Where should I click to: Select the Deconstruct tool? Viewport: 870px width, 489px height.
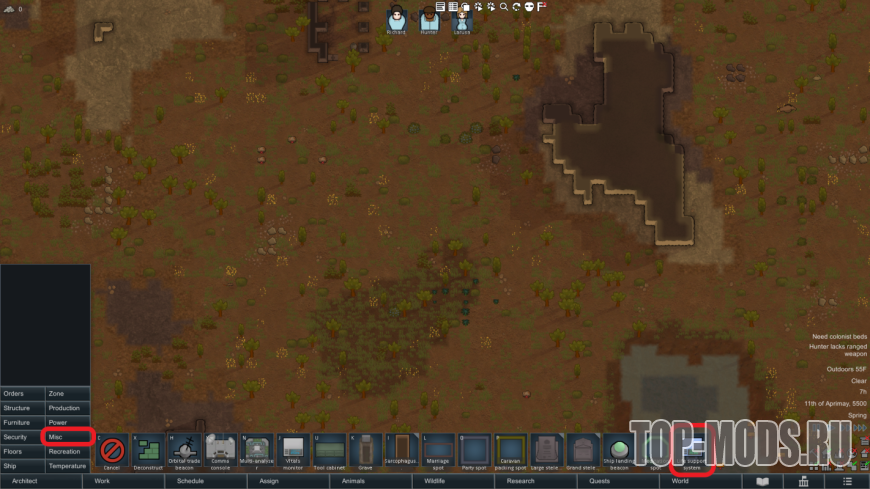(x=149, y=452)
